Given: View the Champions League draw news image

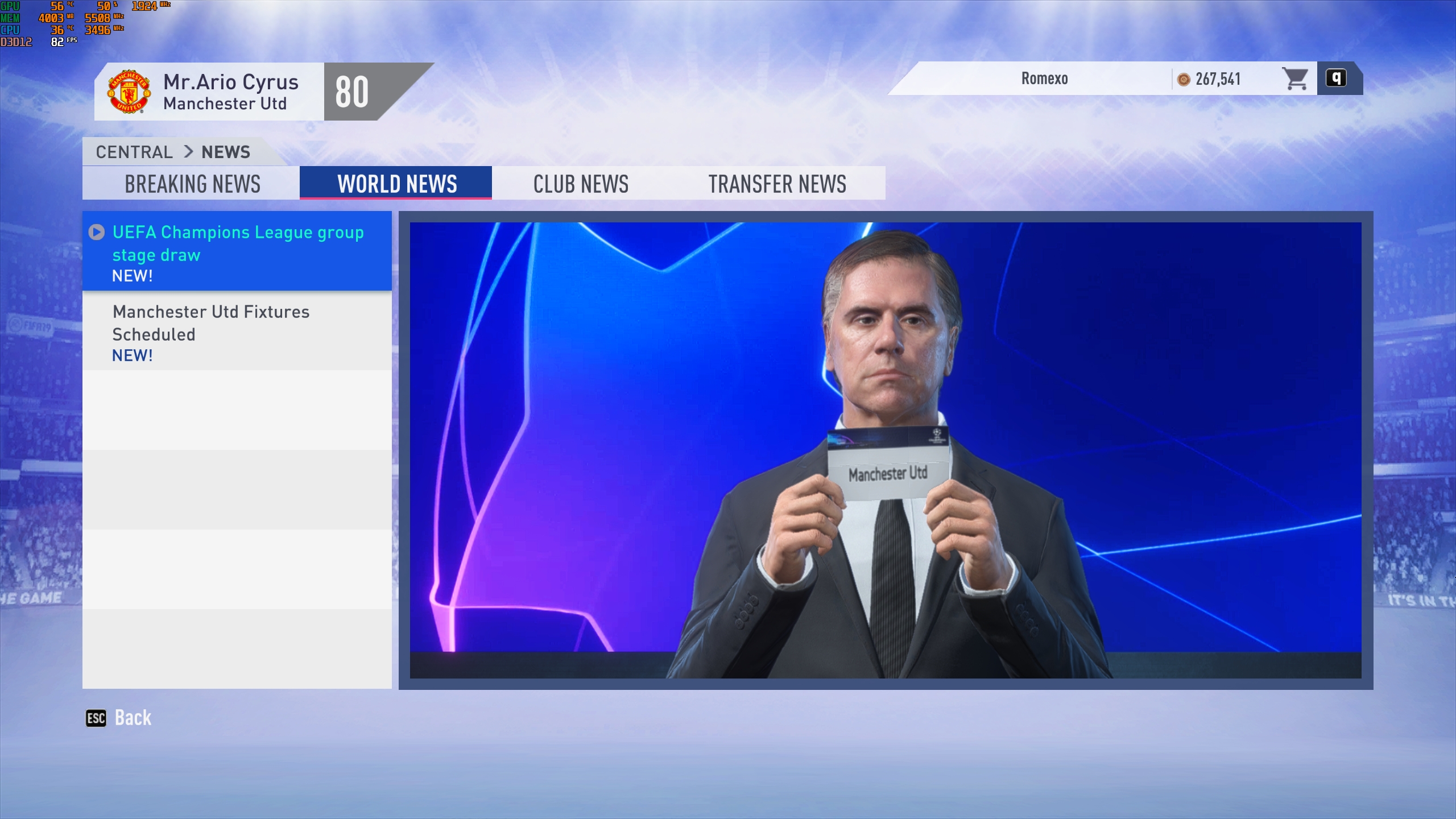Looking at the screenshot, I should coord(886,450).
